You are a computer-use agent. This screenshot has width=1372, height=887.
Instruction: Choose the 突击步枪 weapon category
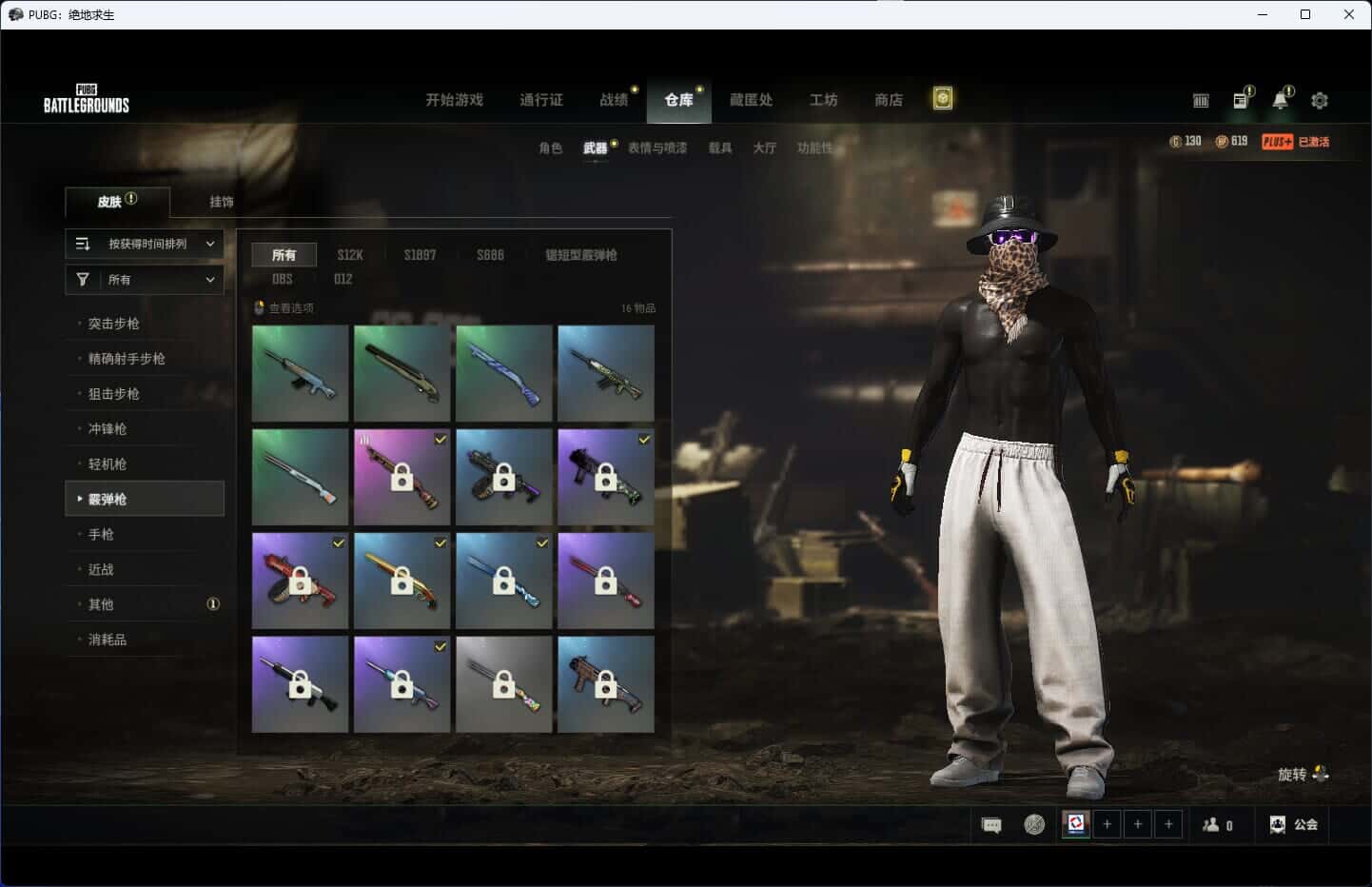[114, 324]
